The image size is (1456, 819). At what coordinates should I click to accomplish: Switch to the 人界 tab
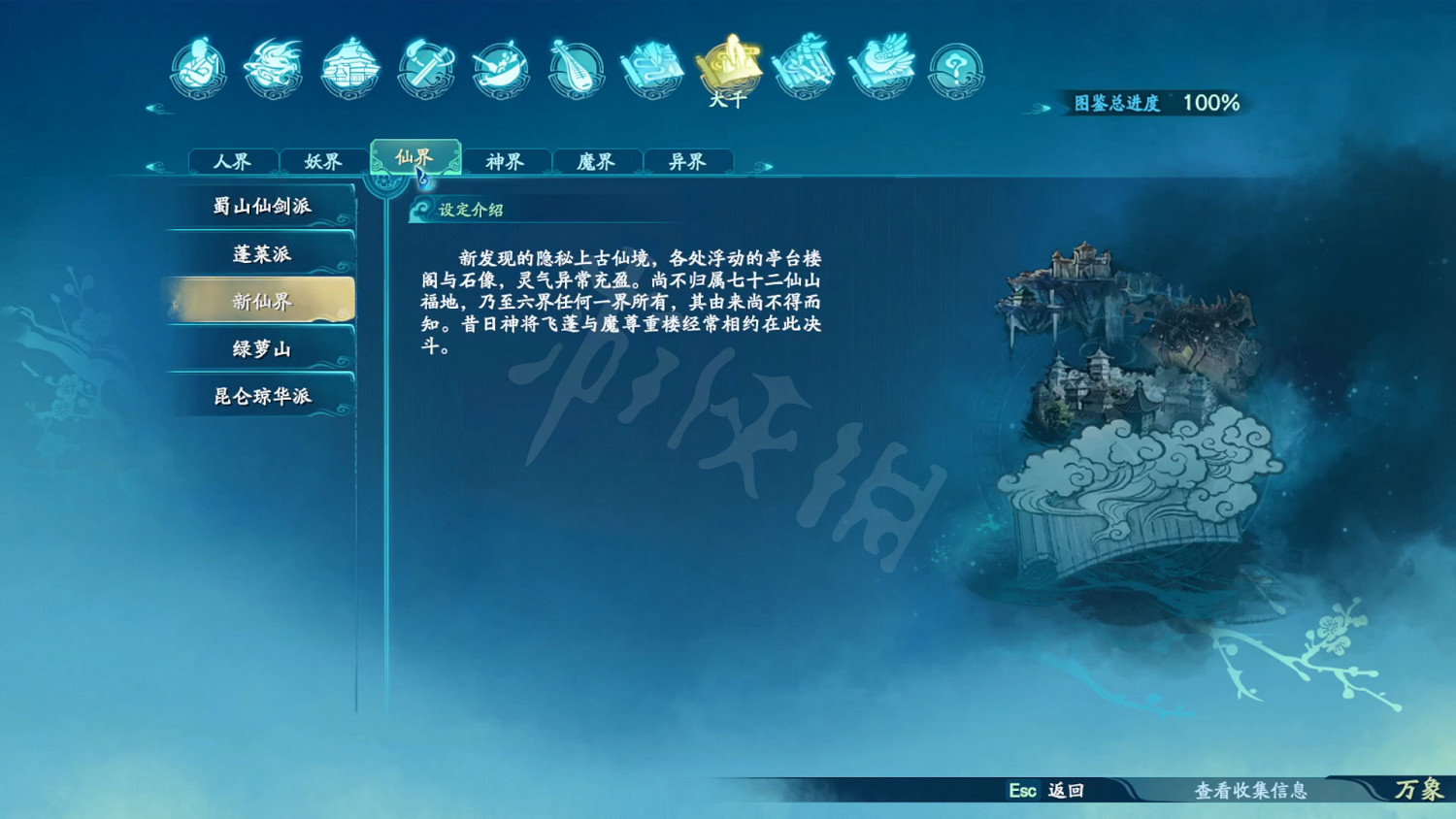(233, 161)
